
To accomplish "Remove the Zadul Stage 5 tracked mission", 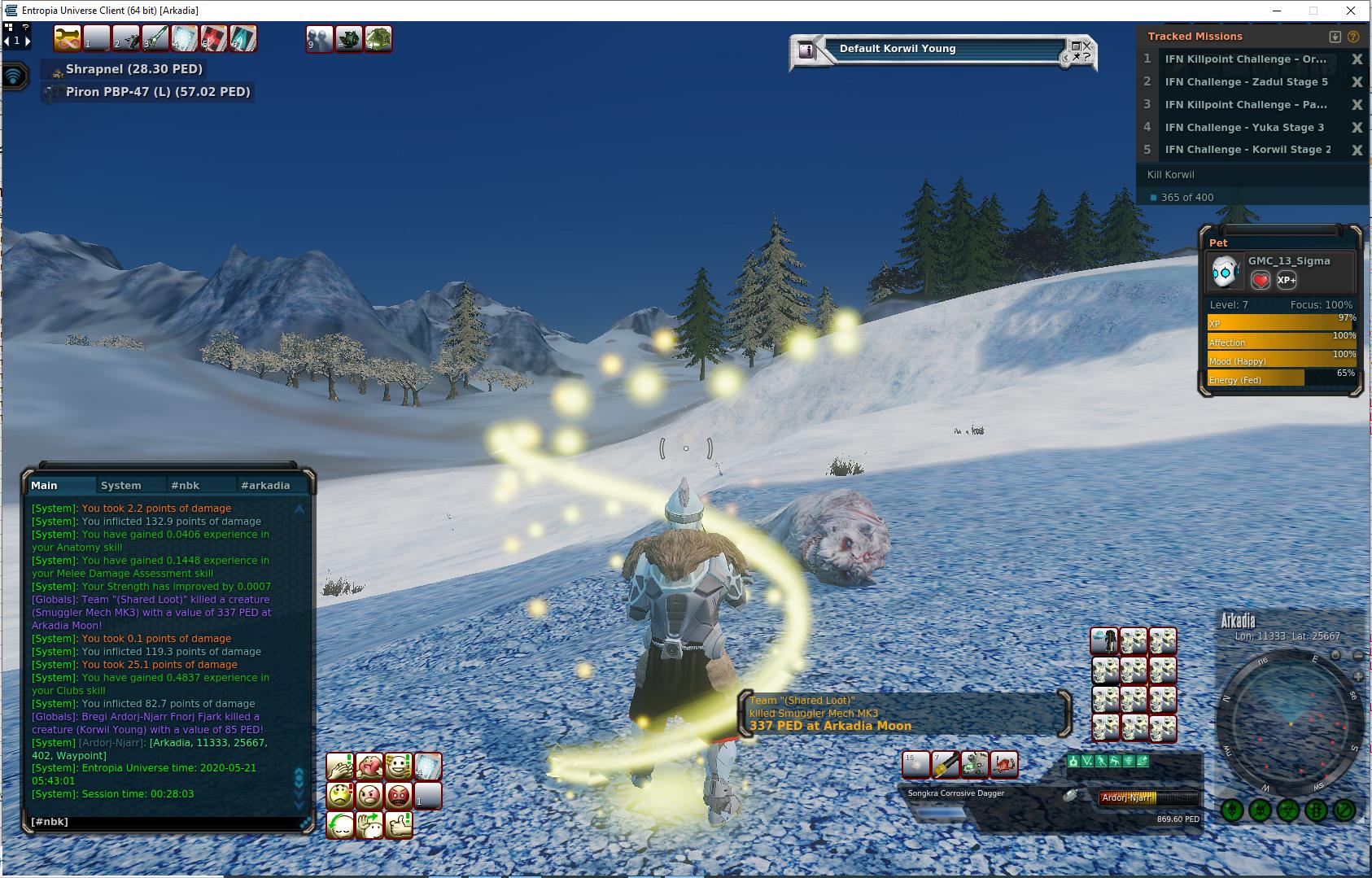I will (x=1357, y=82).
